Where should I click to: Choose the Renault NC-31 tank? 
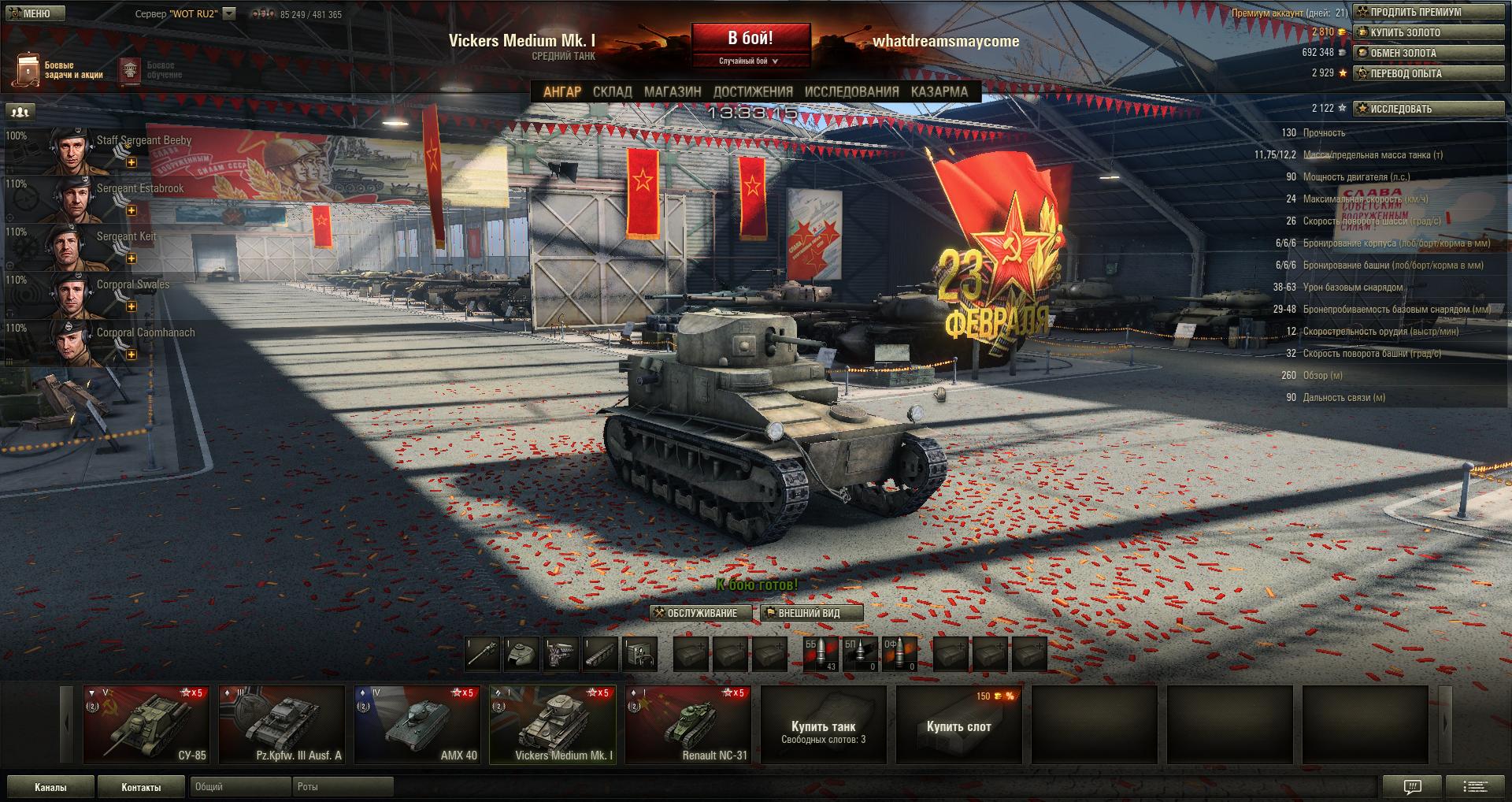[x=688, y=725]
